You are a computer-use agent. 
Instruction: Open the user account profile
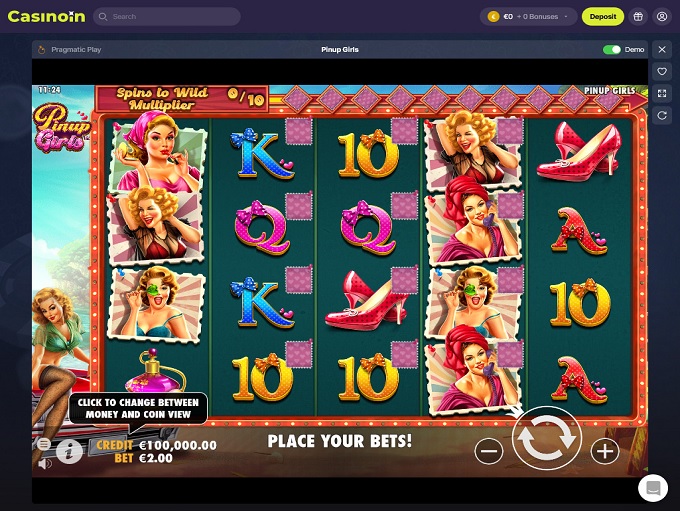click(x=662, y=17)
